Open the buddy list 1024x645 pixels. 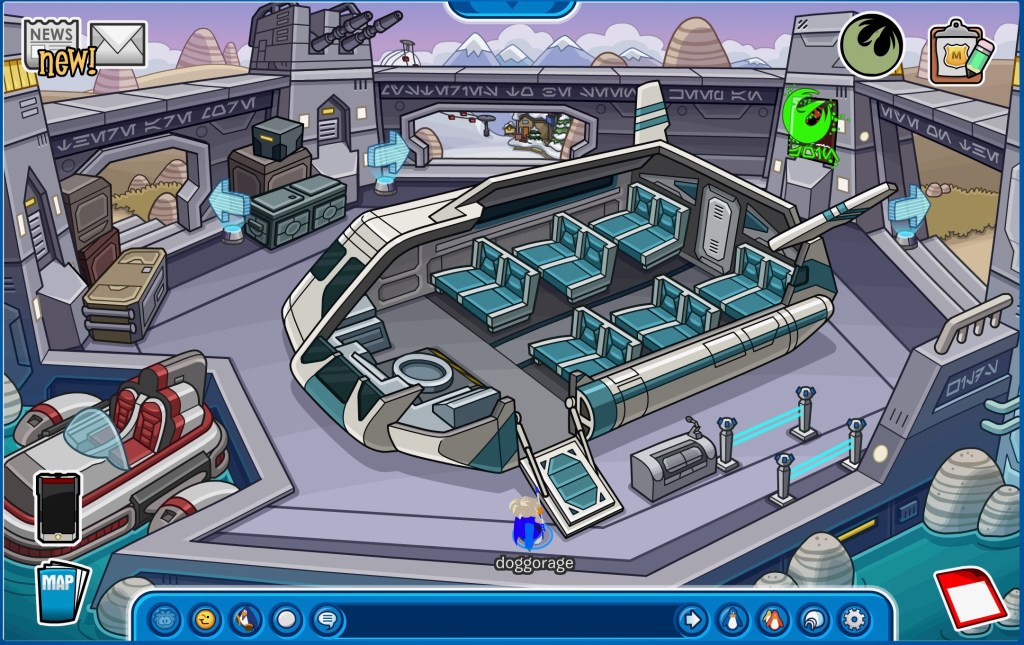[772, 620]
